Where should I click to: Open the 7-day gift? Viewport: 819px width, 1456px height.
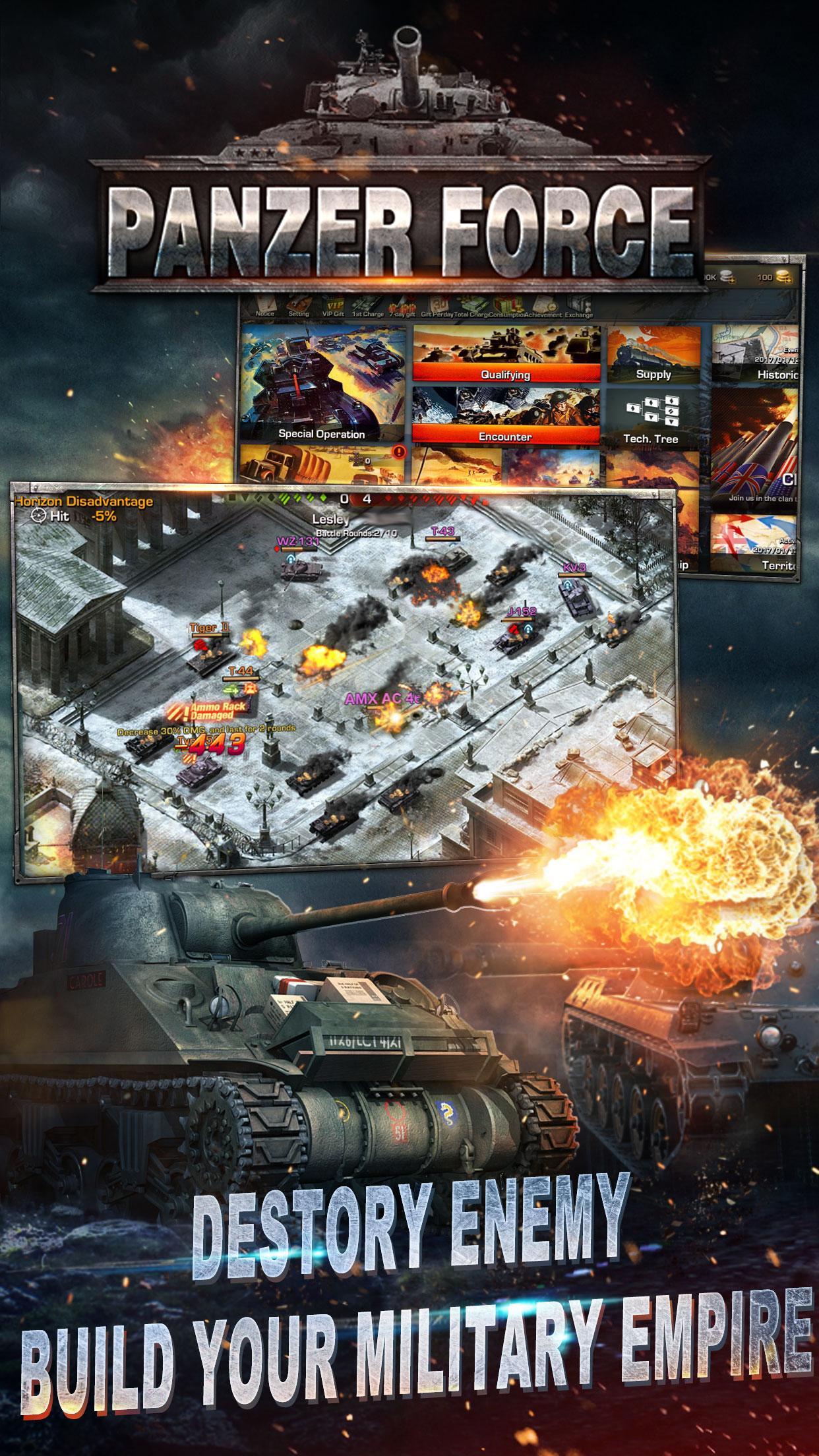(401, 307)
